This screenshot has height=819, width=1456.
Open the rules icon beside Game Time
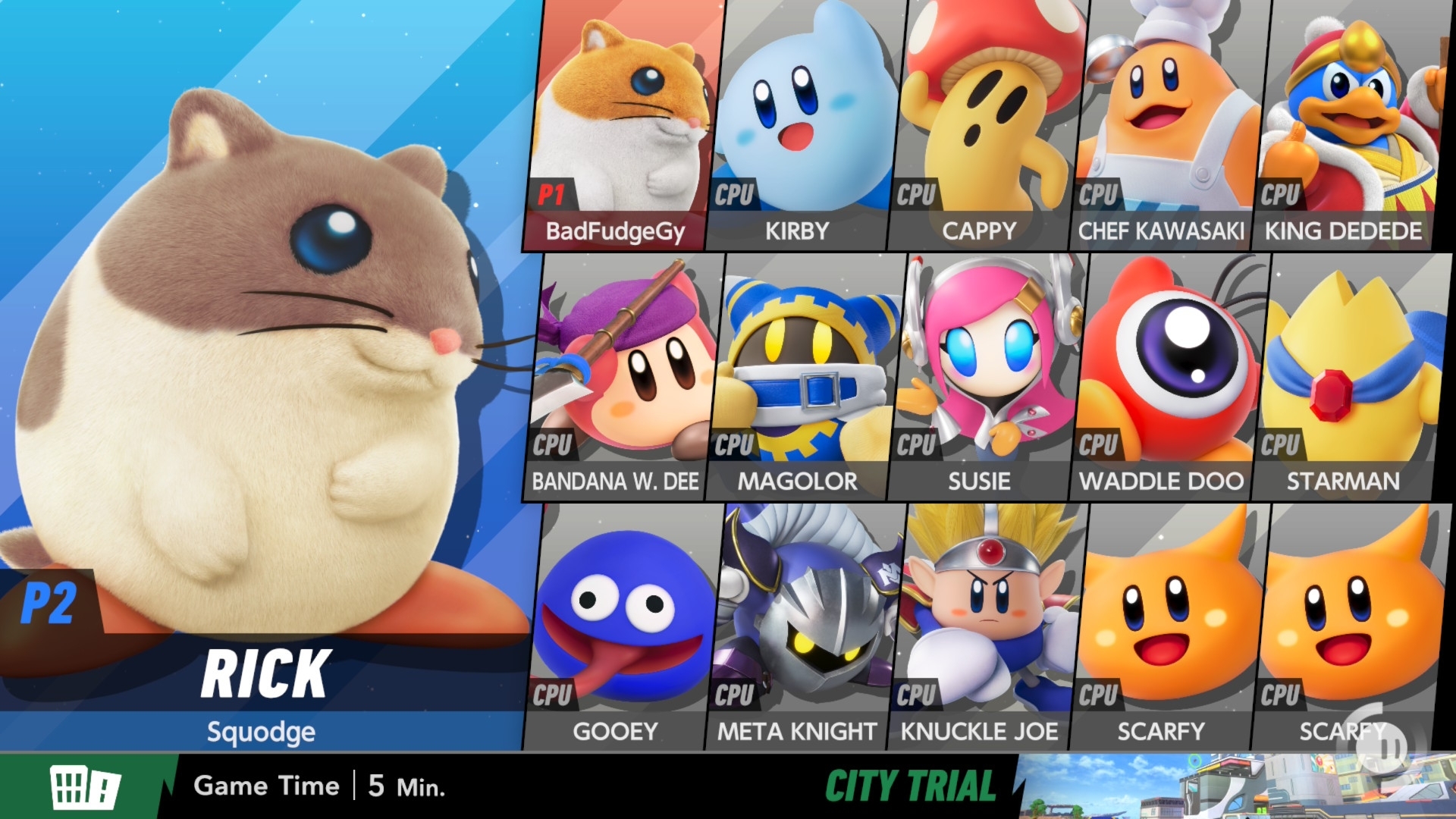click(x=85, y=786)
